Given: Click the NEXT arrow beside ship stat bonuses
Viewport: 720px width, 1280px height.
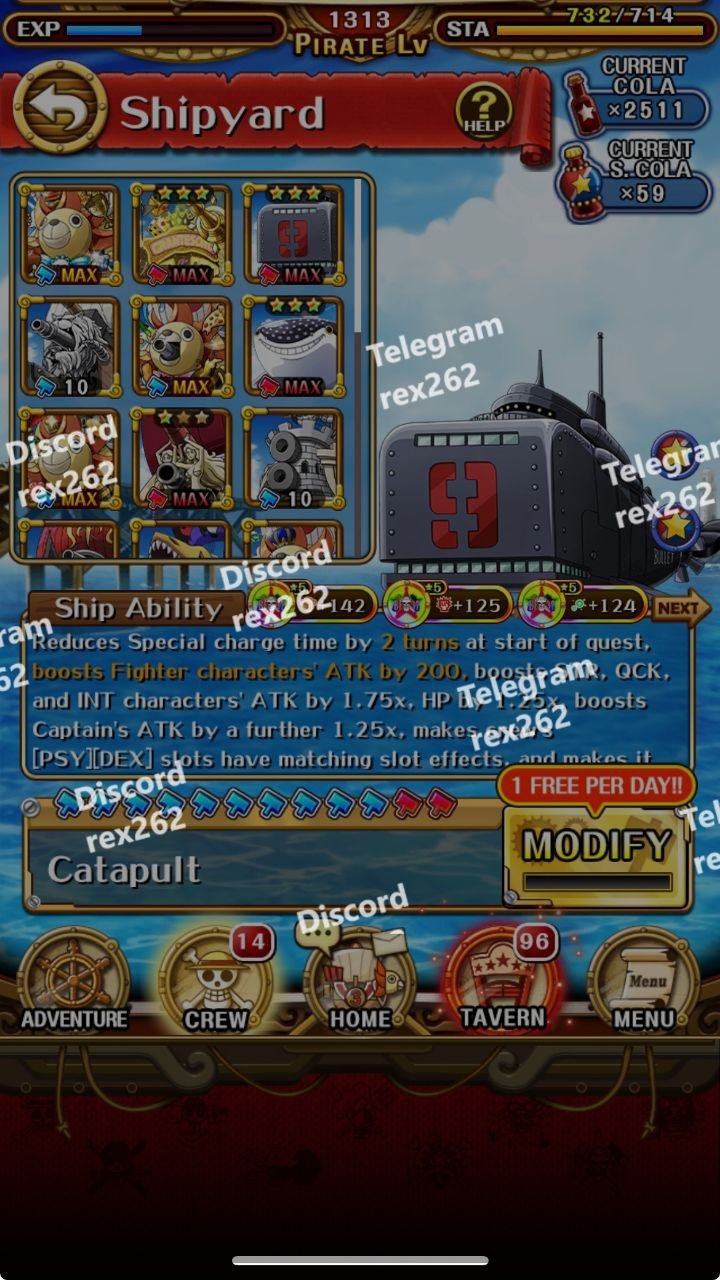Looking at the screenshot, I should pos(680,606).
